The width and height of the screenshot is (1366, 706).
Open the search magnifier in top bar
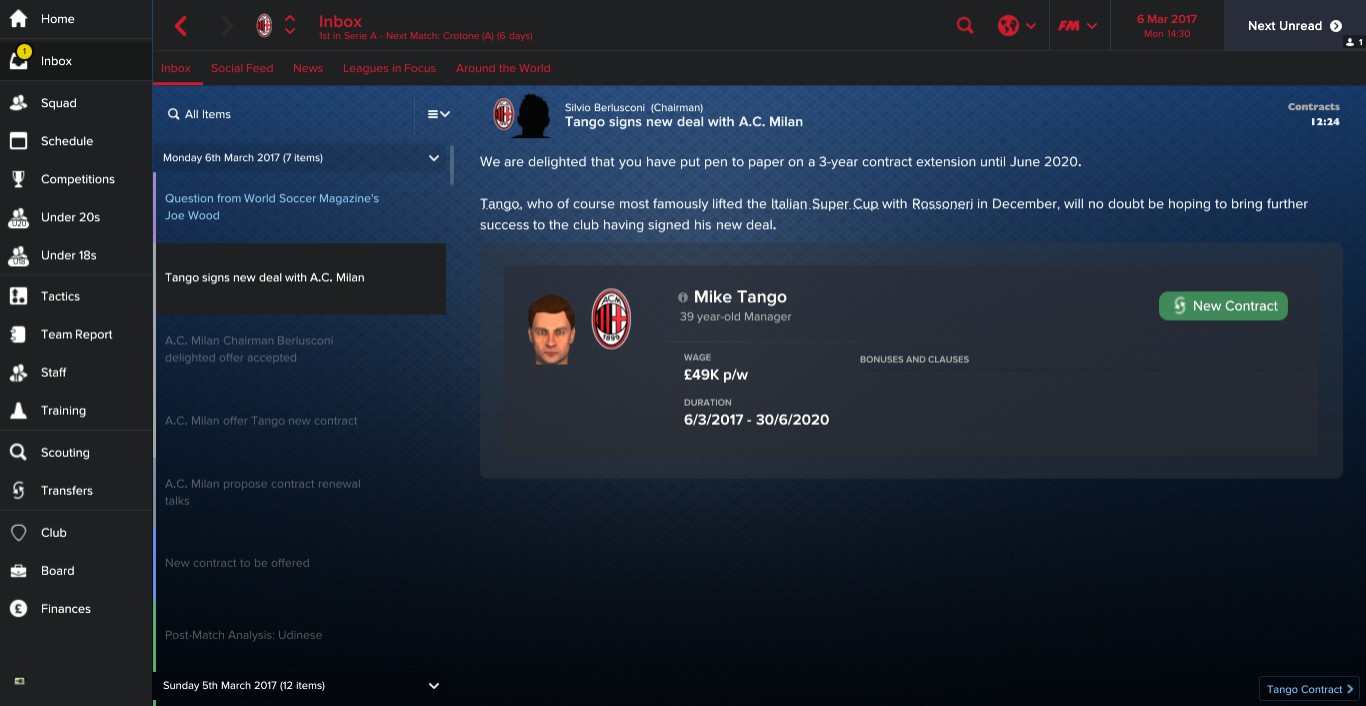tap(965, 26)
